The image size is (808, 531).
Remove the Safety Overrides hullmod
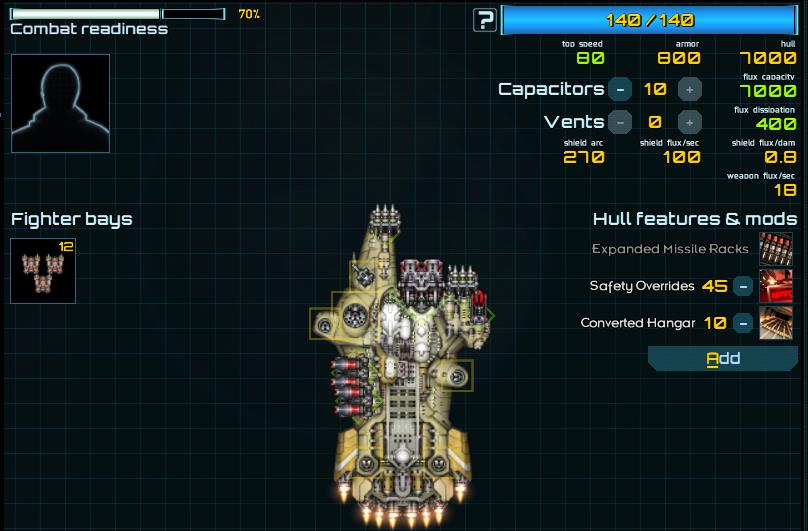click(x=743, y=286)
